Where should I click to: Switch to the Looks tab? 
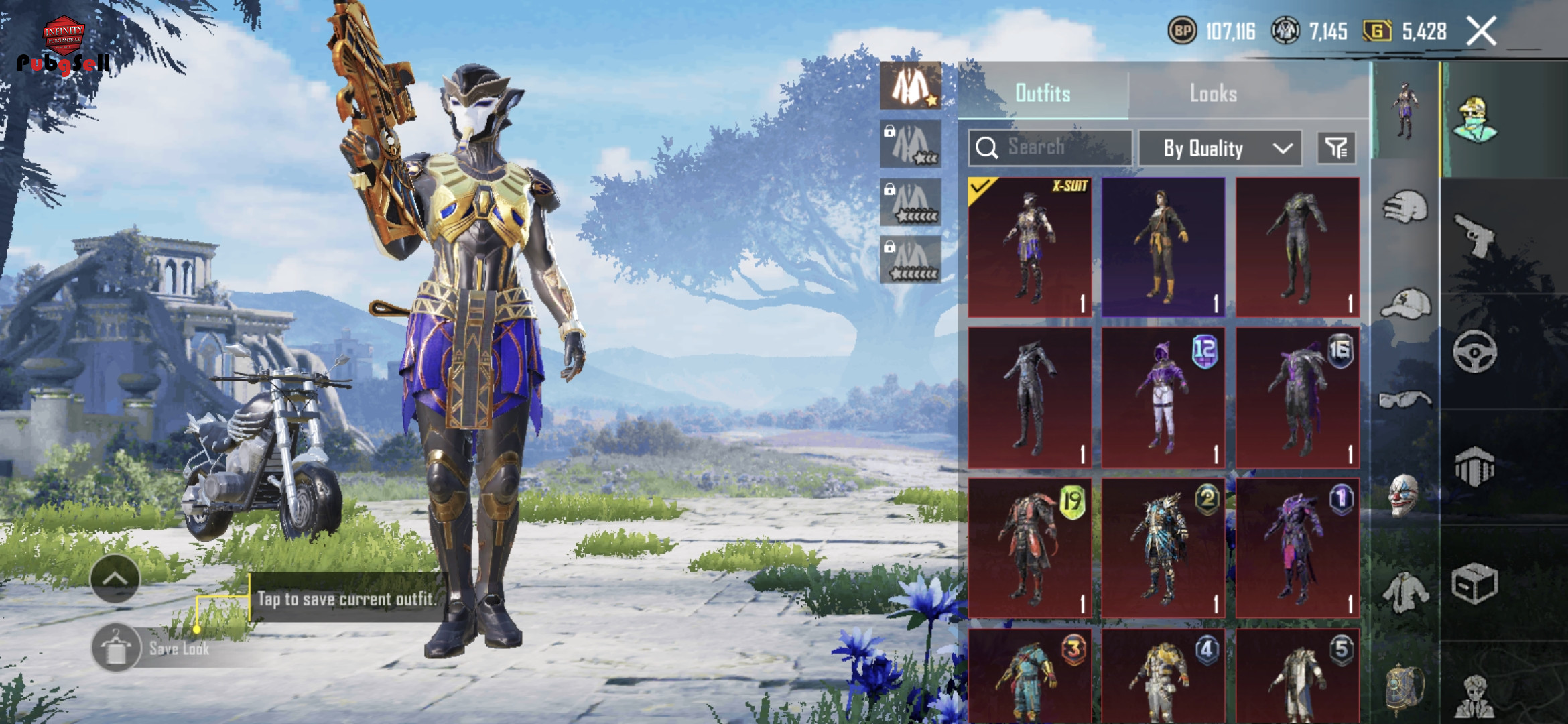click(1213, 93)
